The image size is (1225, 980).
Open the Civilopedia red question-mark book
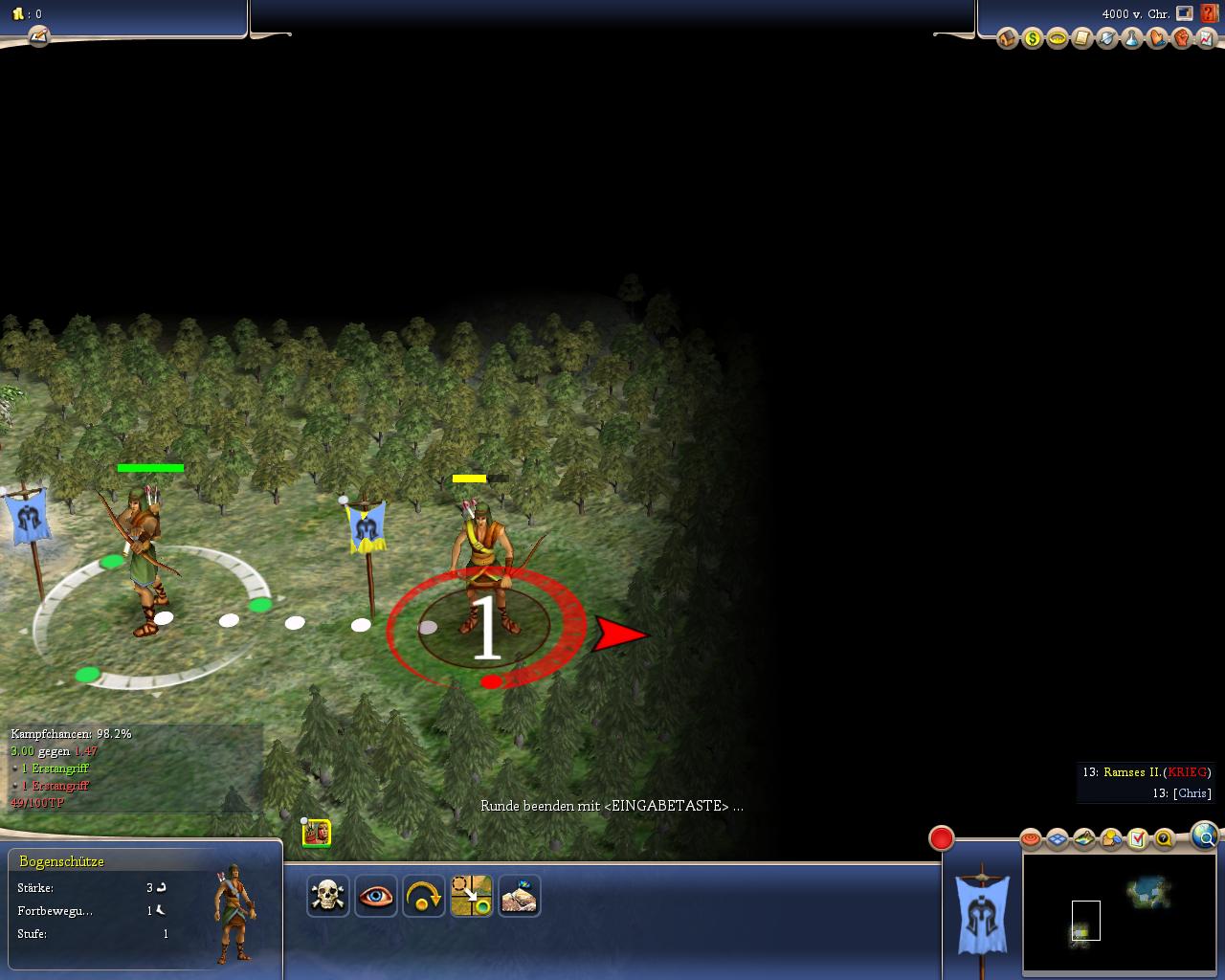[1210, 13]
